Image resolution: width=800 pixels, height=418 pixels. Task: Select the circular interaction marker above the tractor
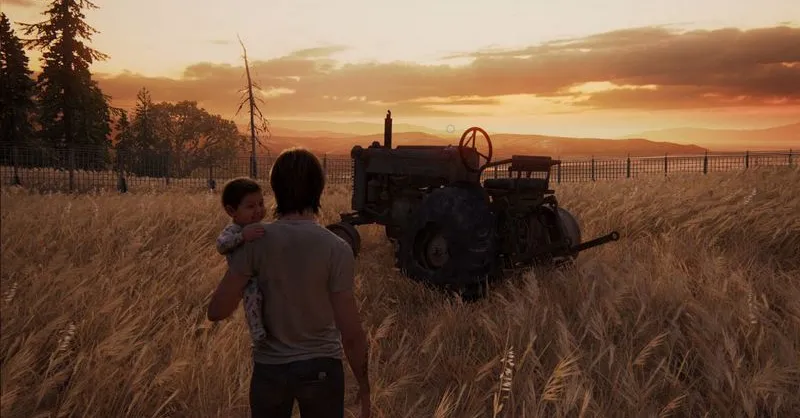[450, 129]
